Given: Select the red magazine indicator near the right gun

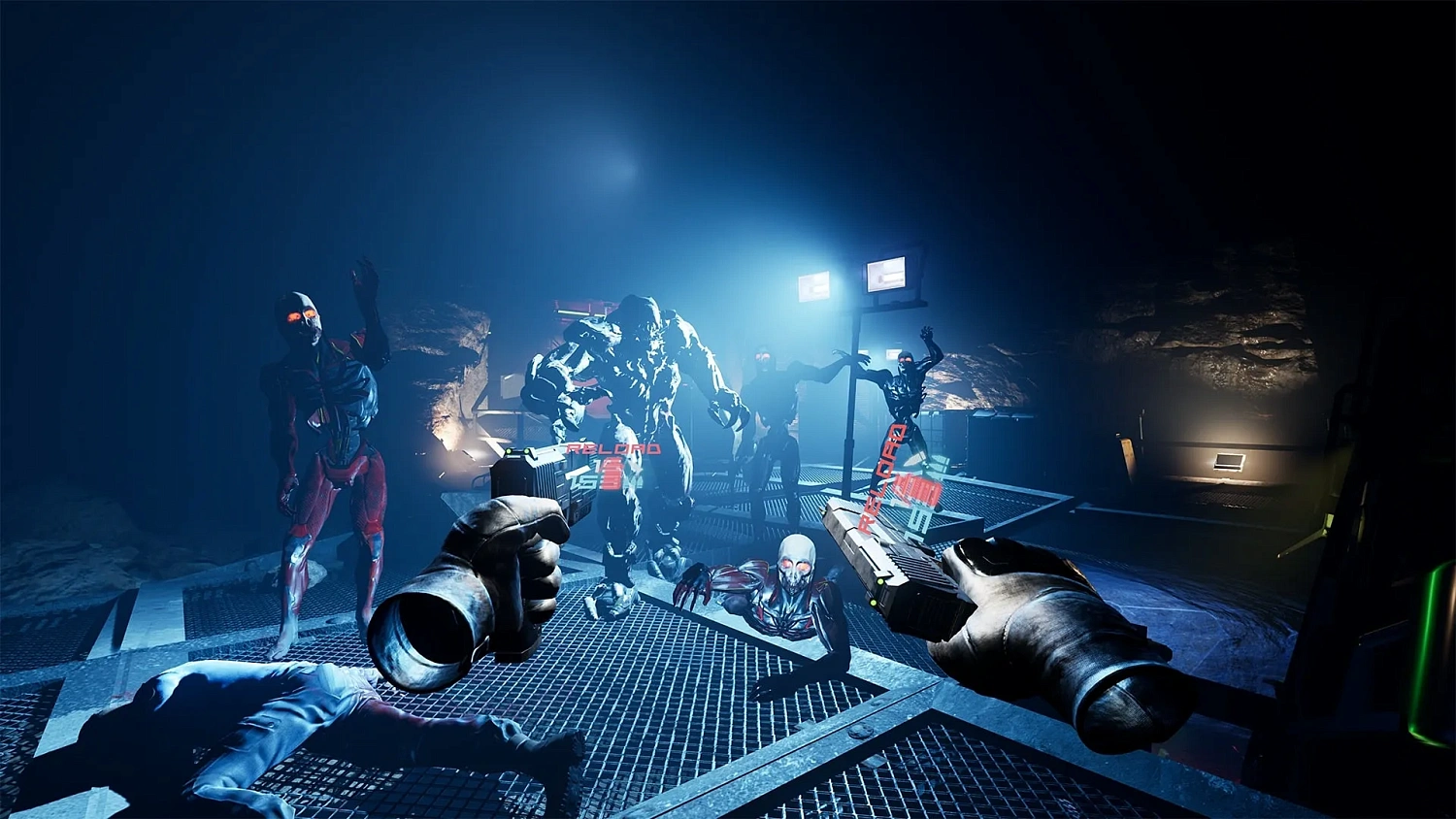Looking at the screenshot, I should pos(916,488).
